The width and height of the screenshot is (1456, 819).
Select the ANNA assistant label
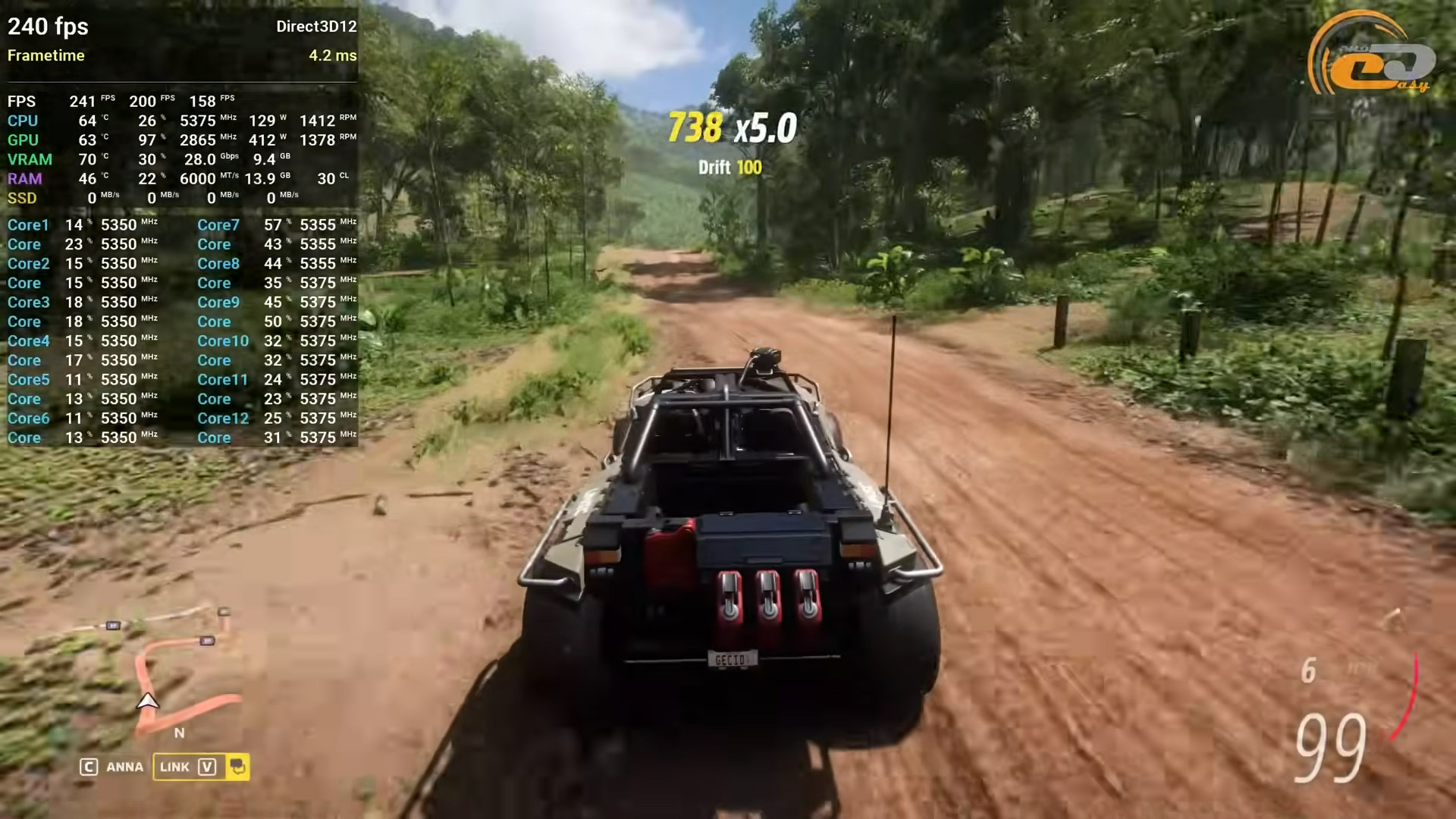[124, 767]
